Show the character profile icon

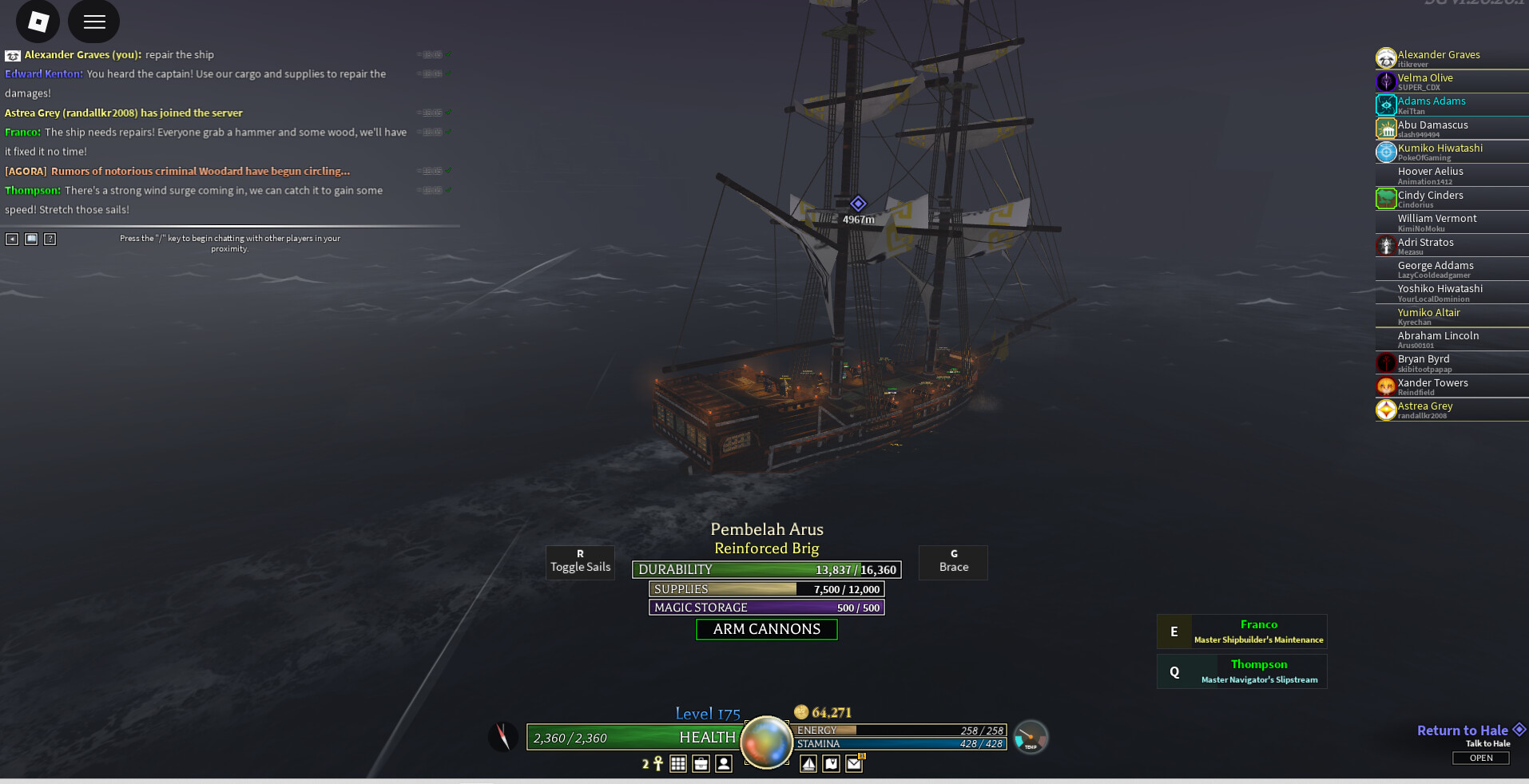point(724,764)
